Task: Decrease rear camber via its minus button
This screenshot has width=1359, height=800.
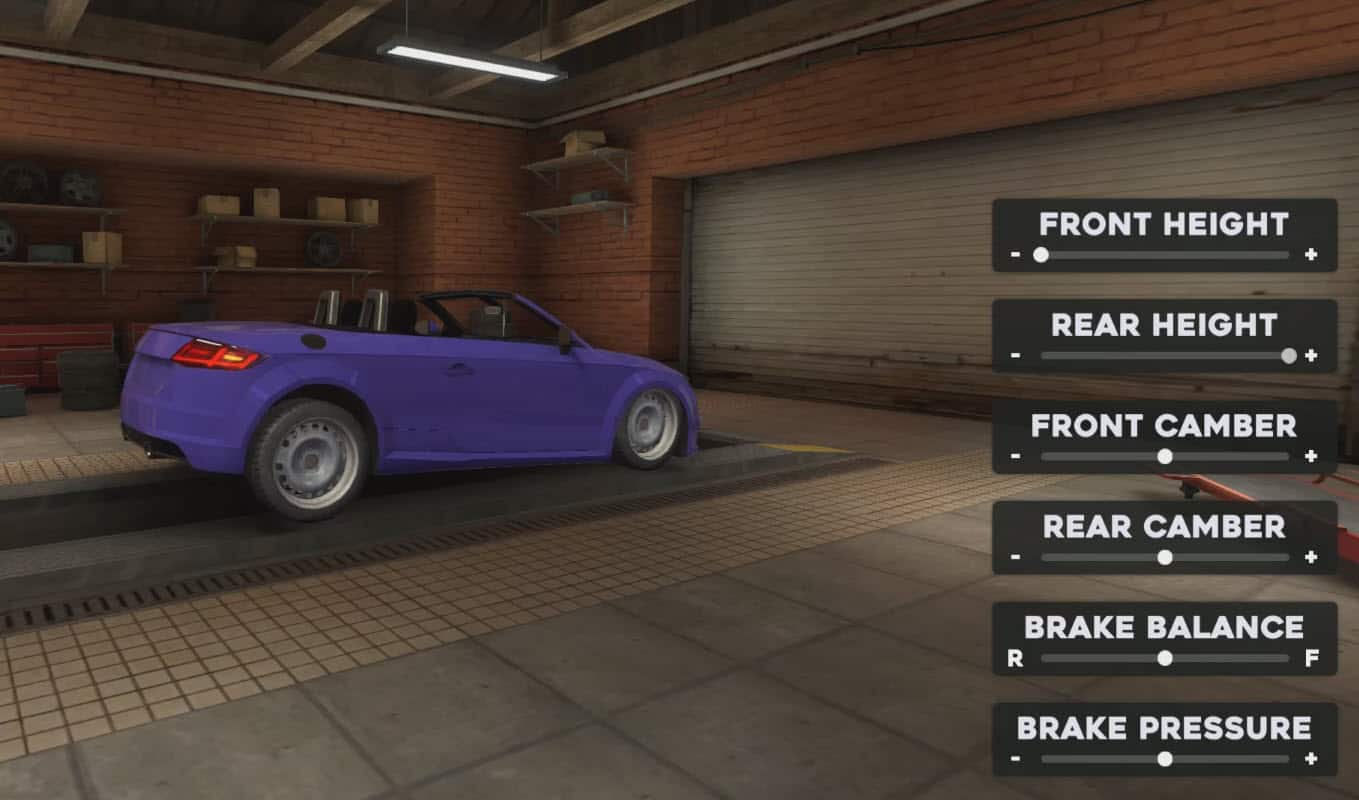Action: tap(1016, 558)
